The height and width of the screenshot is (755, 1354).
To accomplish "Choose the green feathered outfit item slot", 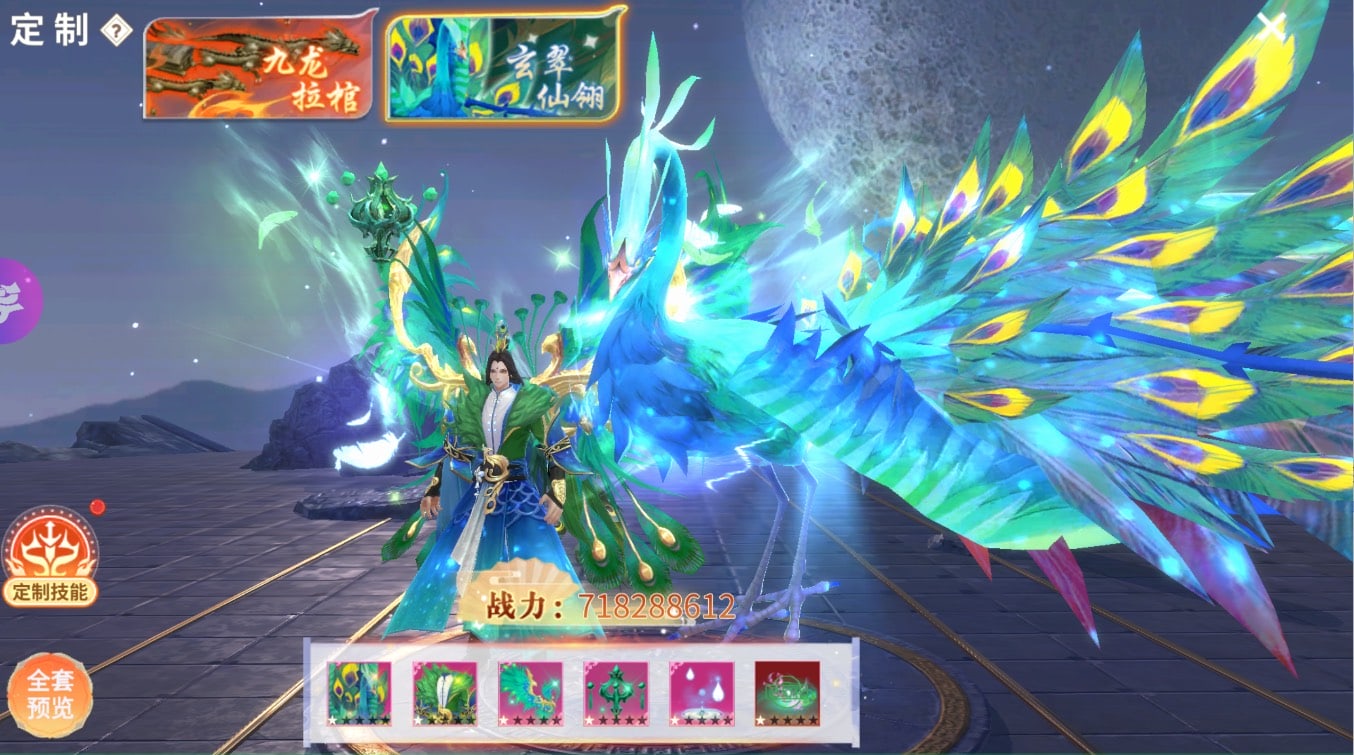I will [x=445, y=692].
